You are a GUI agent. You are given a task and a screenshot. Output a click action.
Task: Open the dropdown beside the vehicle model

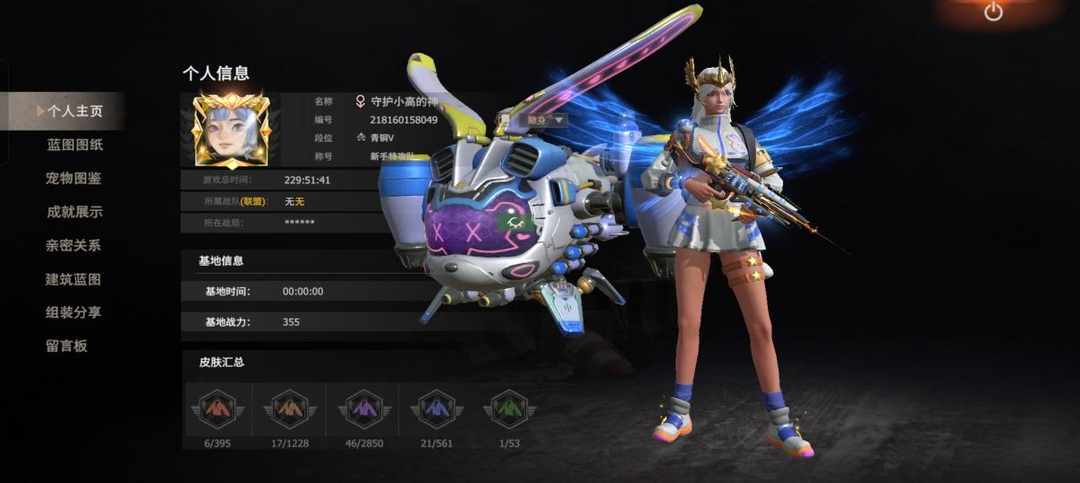546,120
